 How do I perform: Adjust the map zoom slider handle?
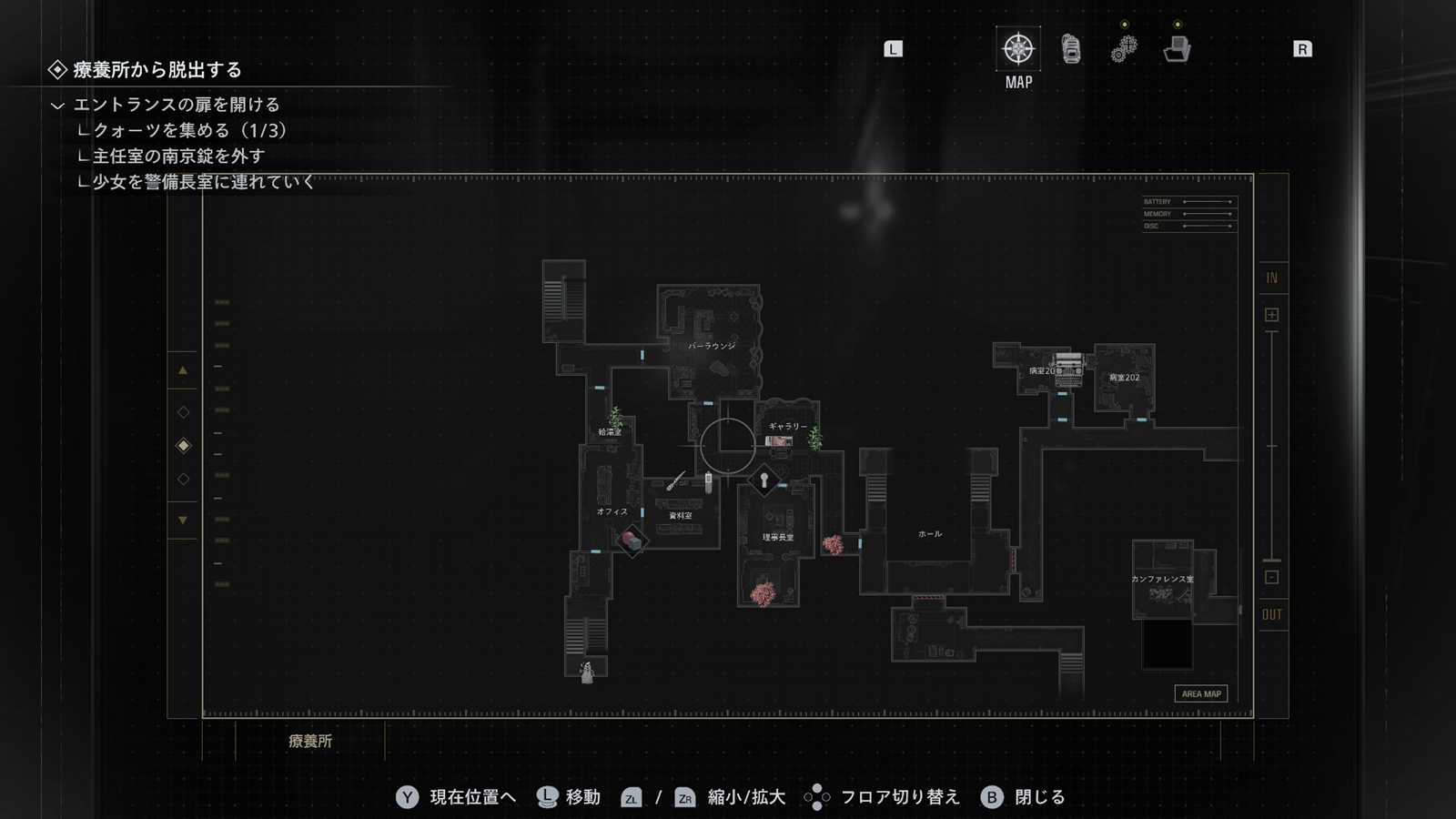click(x=1272, y=560)
